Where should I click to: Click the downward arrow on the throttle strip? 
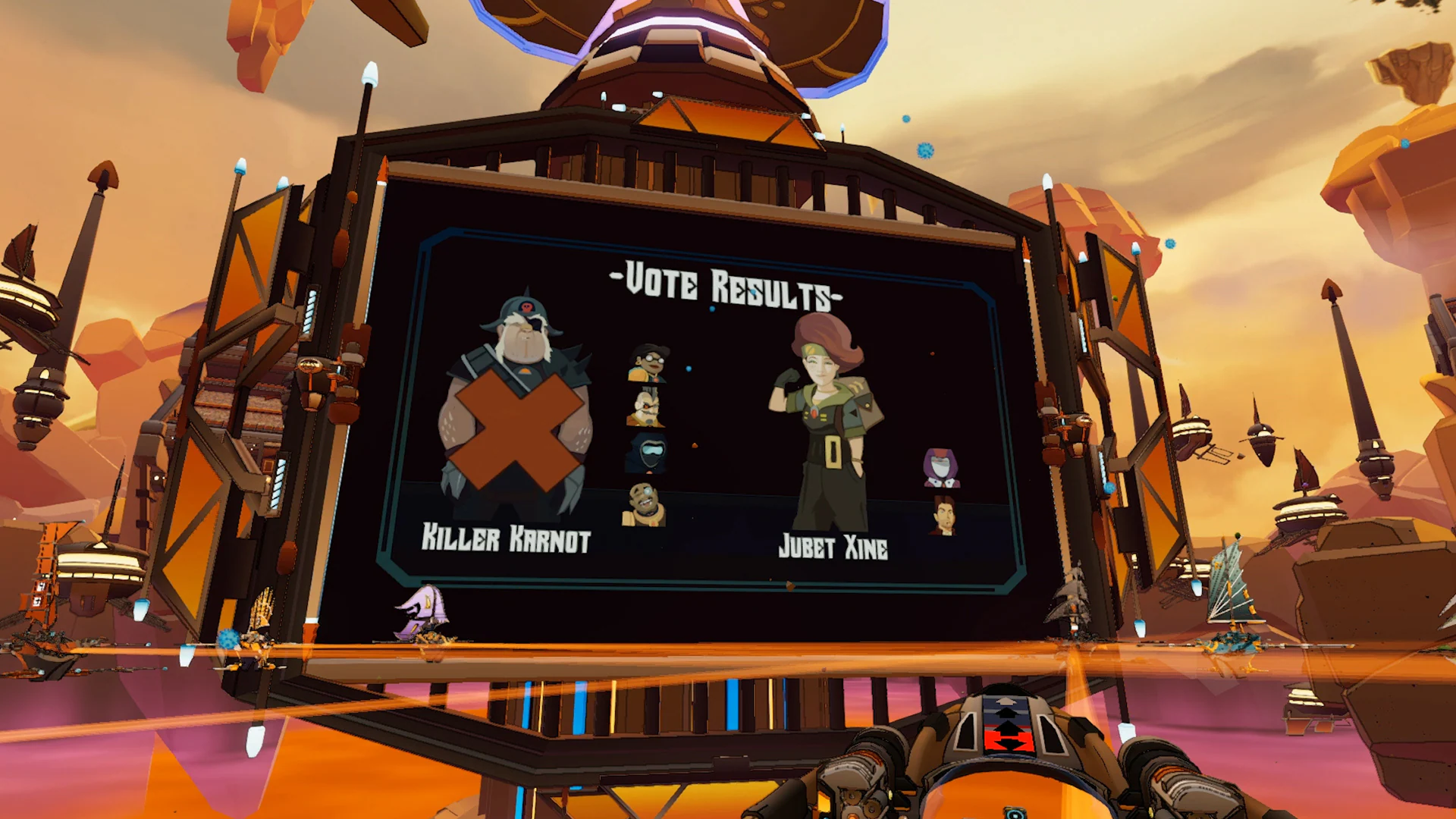pyautogui.click(x=1009, y=745)
